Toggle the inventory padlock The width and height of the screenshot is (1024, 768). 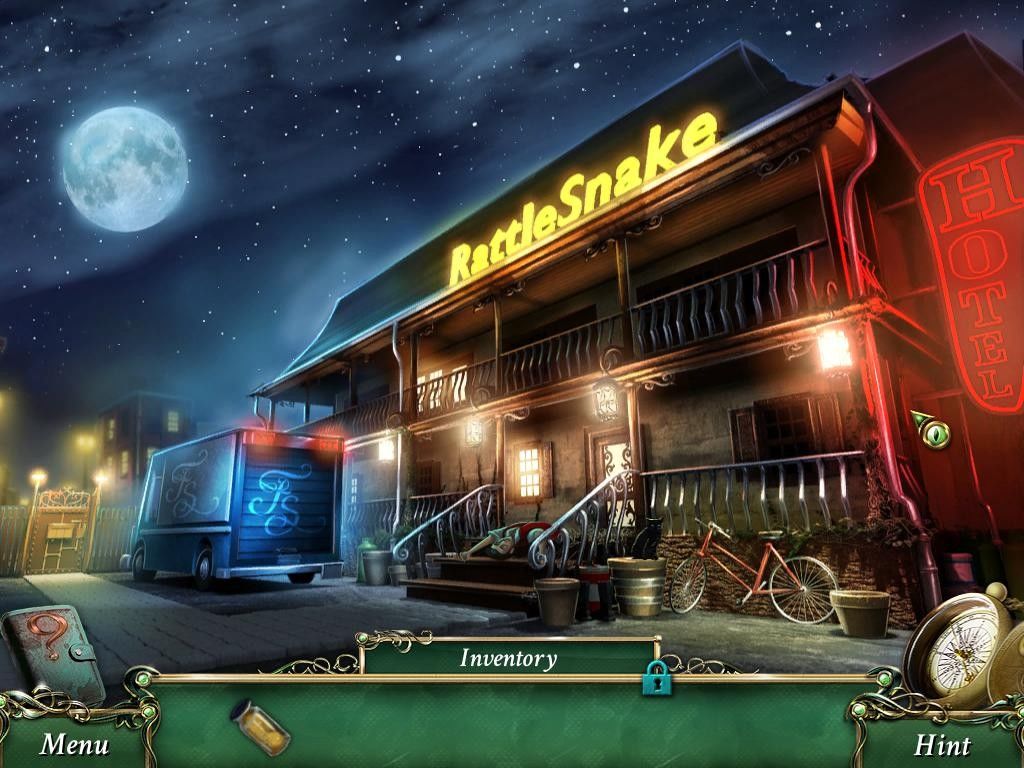[657, 677]
